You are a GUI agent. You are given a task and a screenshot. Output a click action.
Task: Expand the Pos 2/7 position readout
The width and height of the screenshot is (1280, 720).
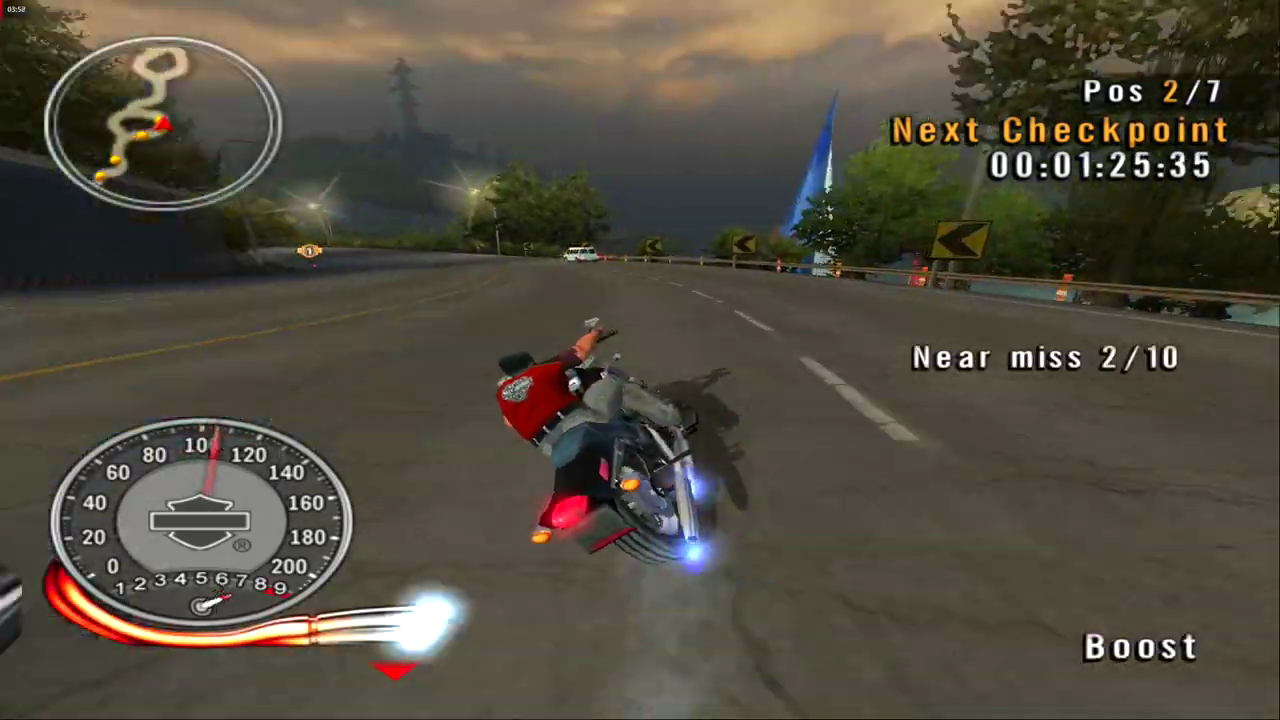1150,91
